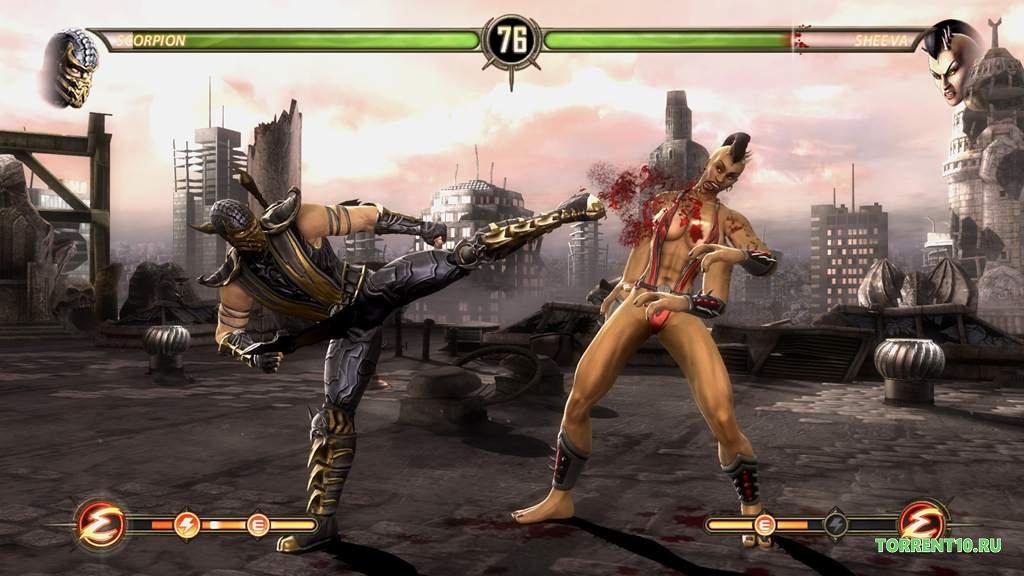
Task: Click Sheeva's greyed-out lightning bolt meter icon
Action: tap(836, 523)
